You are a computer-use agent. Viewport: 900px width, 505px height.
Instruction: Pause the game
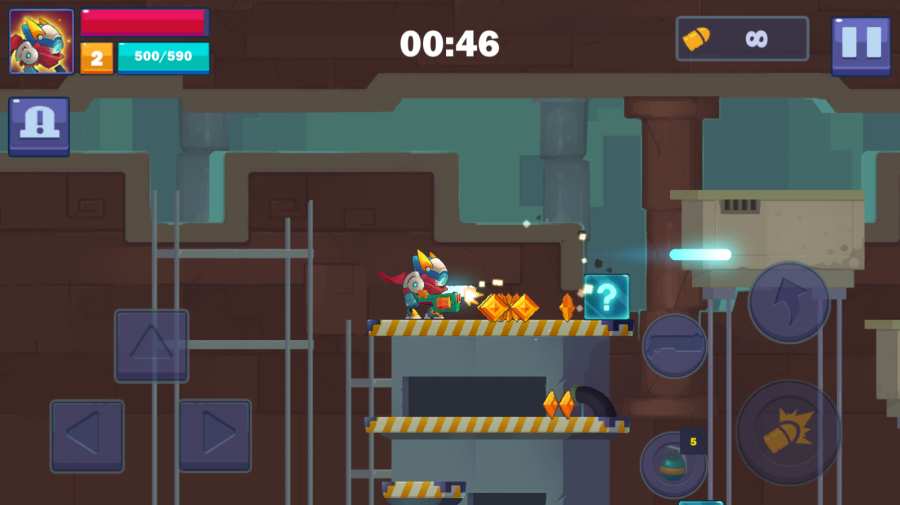pos(861,44)
